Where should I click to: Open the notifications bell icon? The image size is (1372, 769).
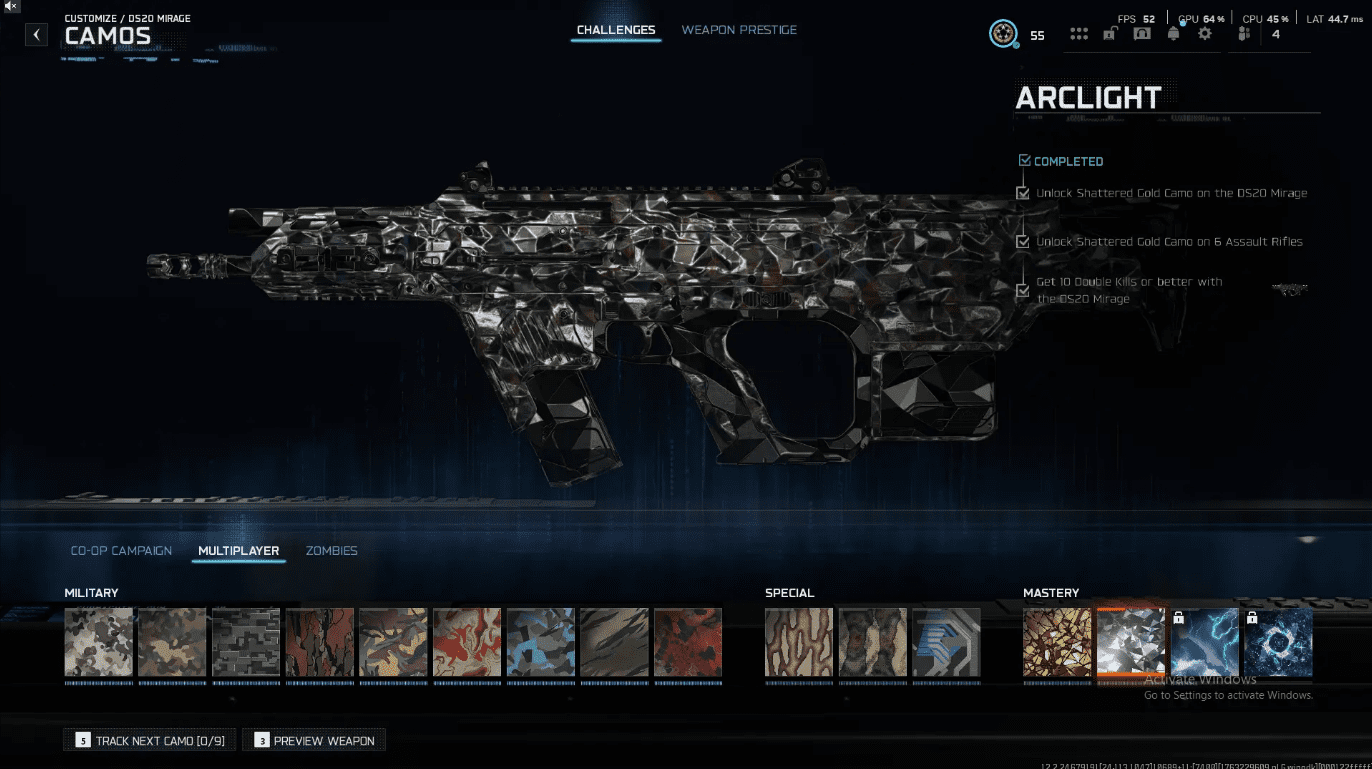pyautogui.click(x=1173, y=34)
